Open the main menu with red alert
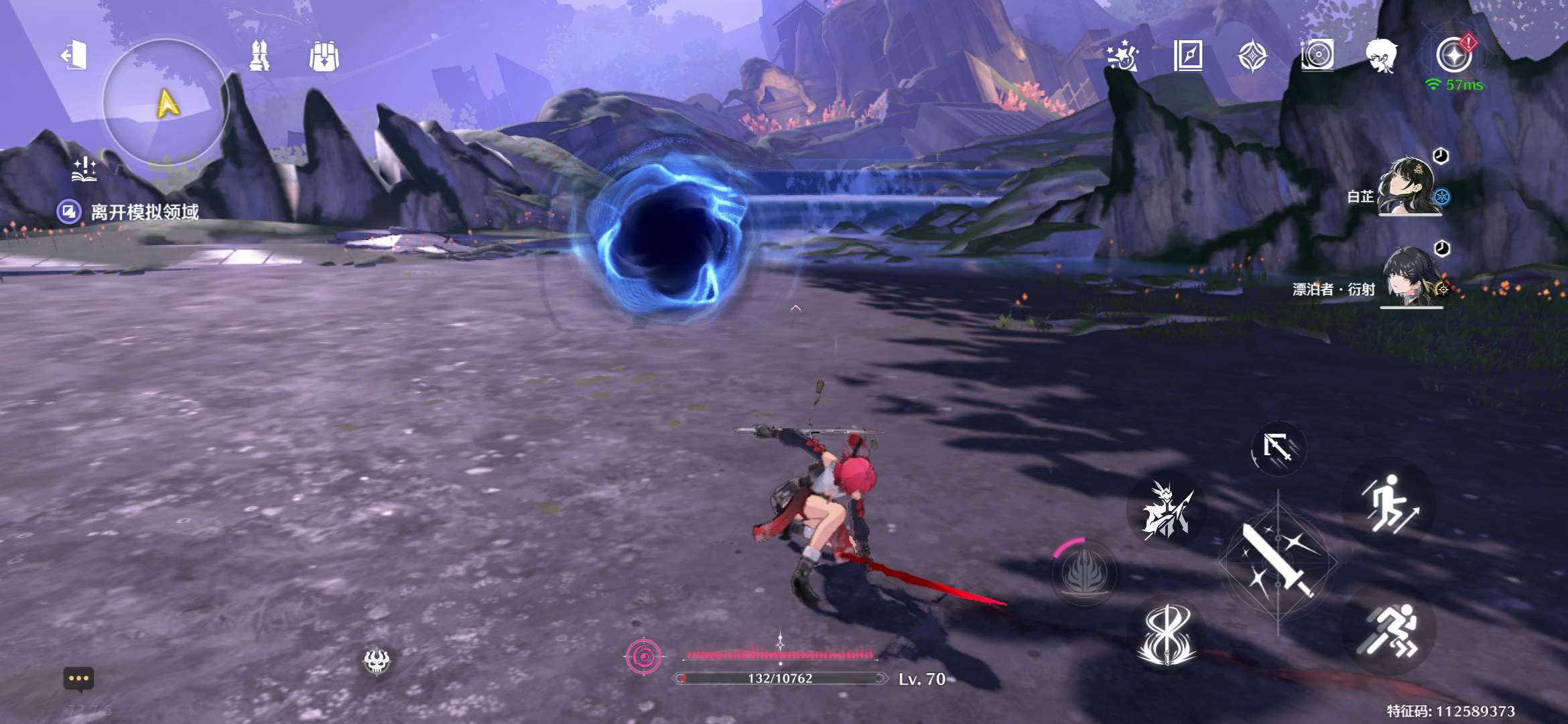 [1453, 55]
